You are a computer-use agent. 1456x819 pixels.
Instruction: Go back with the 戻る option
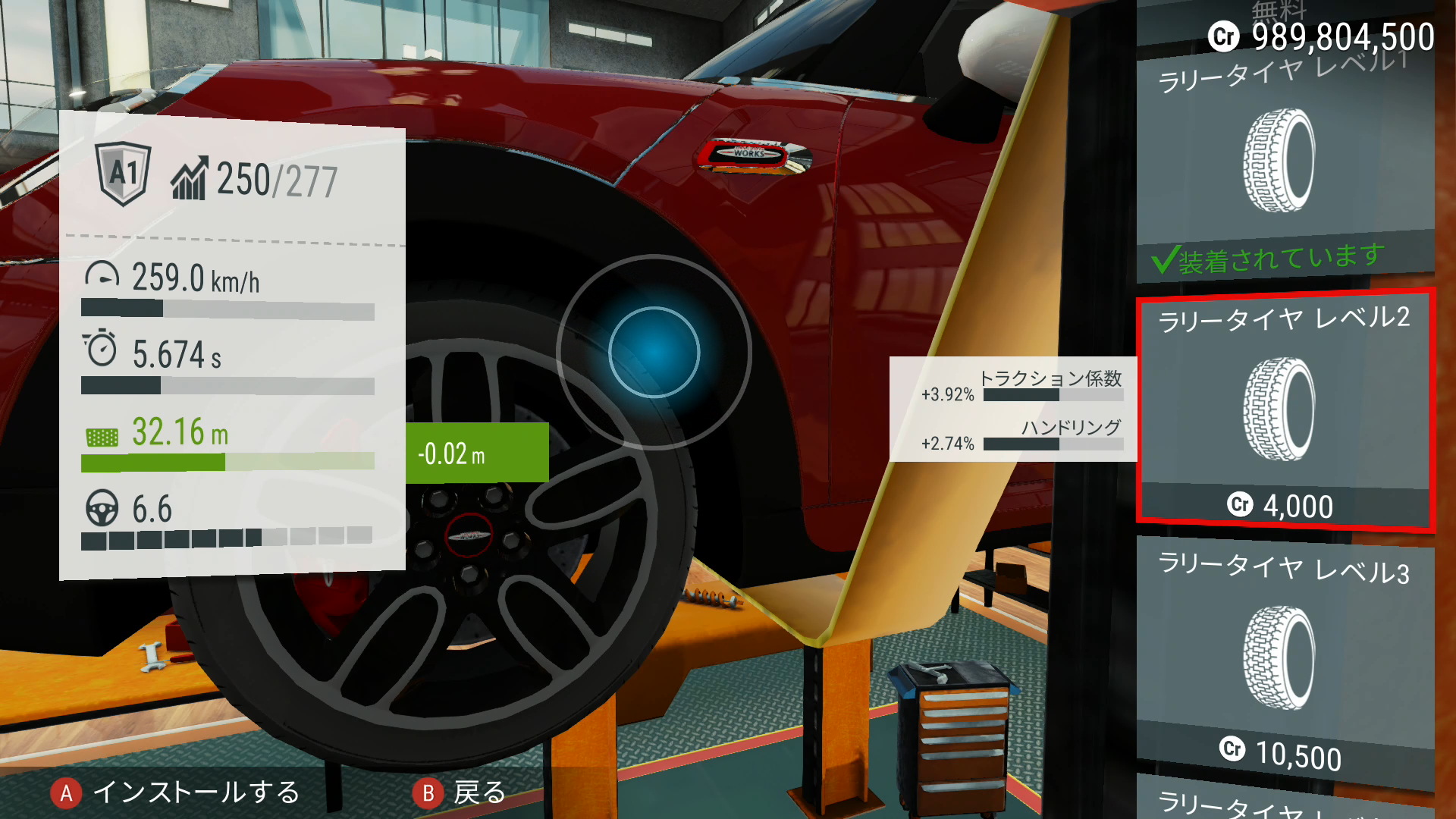[x=460, y=792]
